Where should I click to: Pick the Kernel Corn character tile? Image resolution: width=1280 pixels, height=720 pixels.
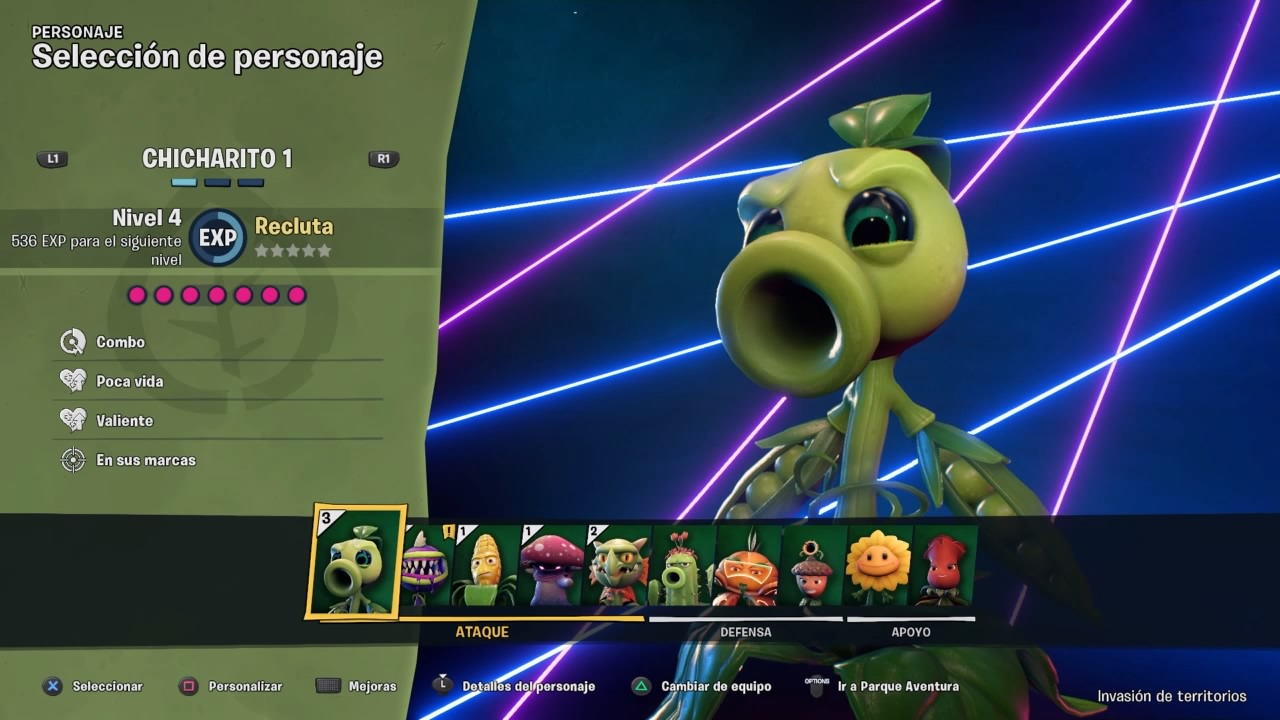(486, 568)
